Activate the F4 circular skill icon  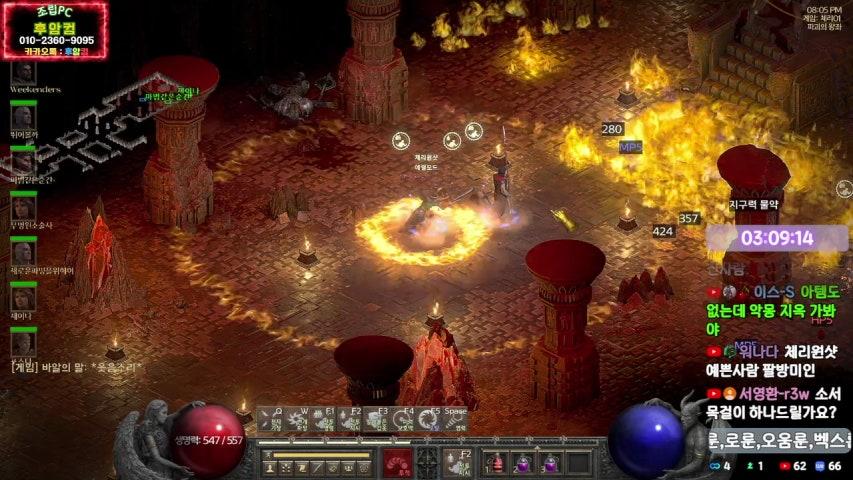pos(402,420)
